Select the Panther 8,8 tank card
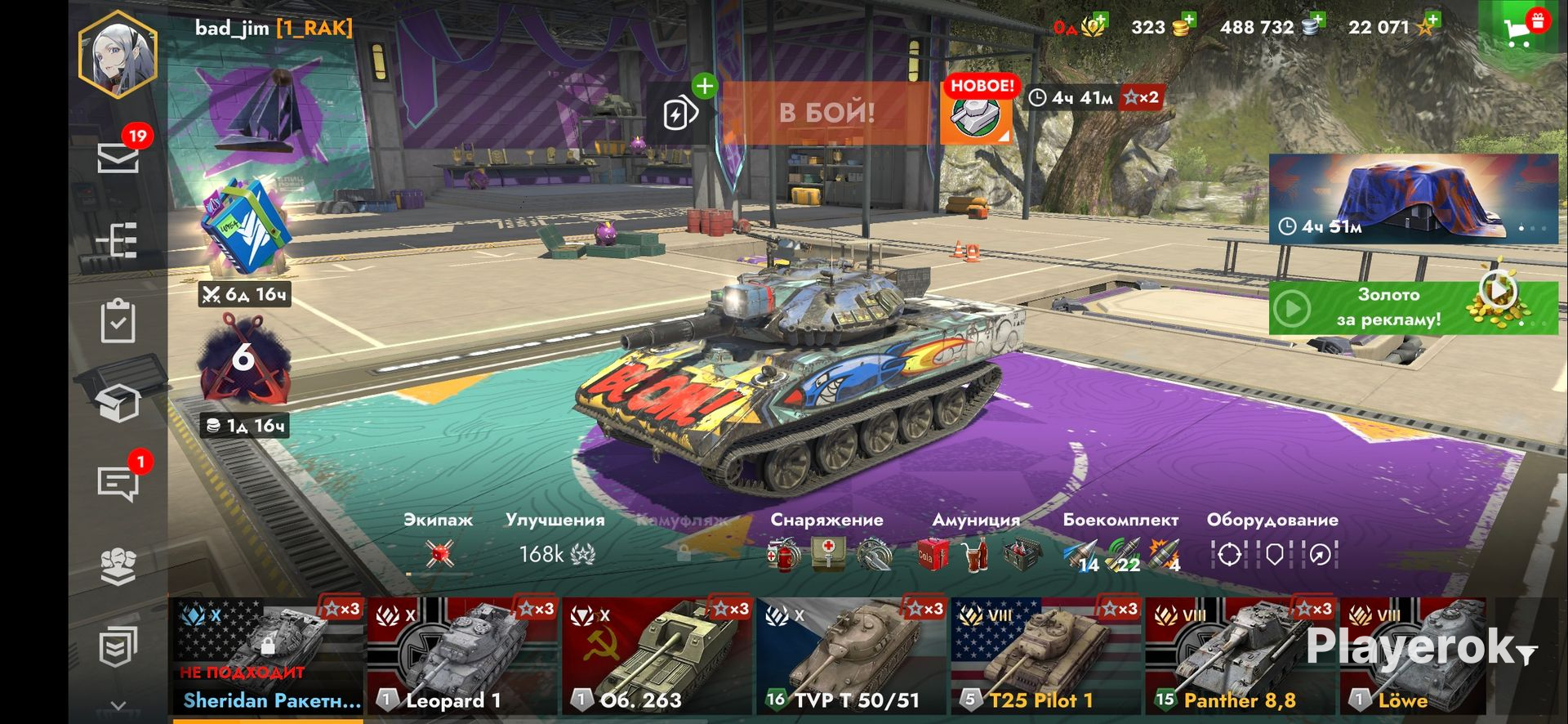Image resolution: width=1568 pixels, height=724 pixels. click(1241, 657)
